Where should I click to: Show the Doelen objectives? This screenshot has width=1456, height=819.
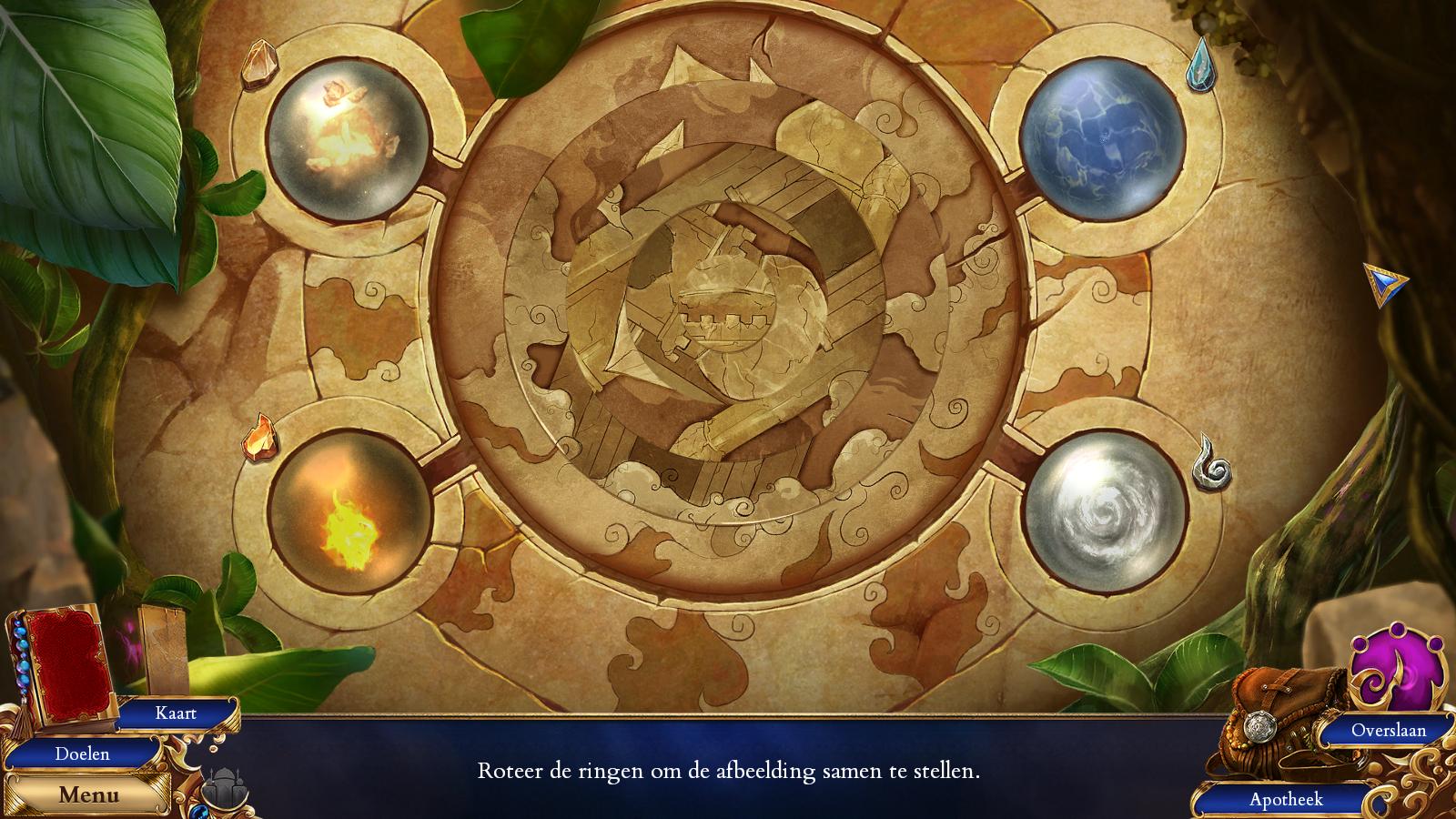coord(82,753)
